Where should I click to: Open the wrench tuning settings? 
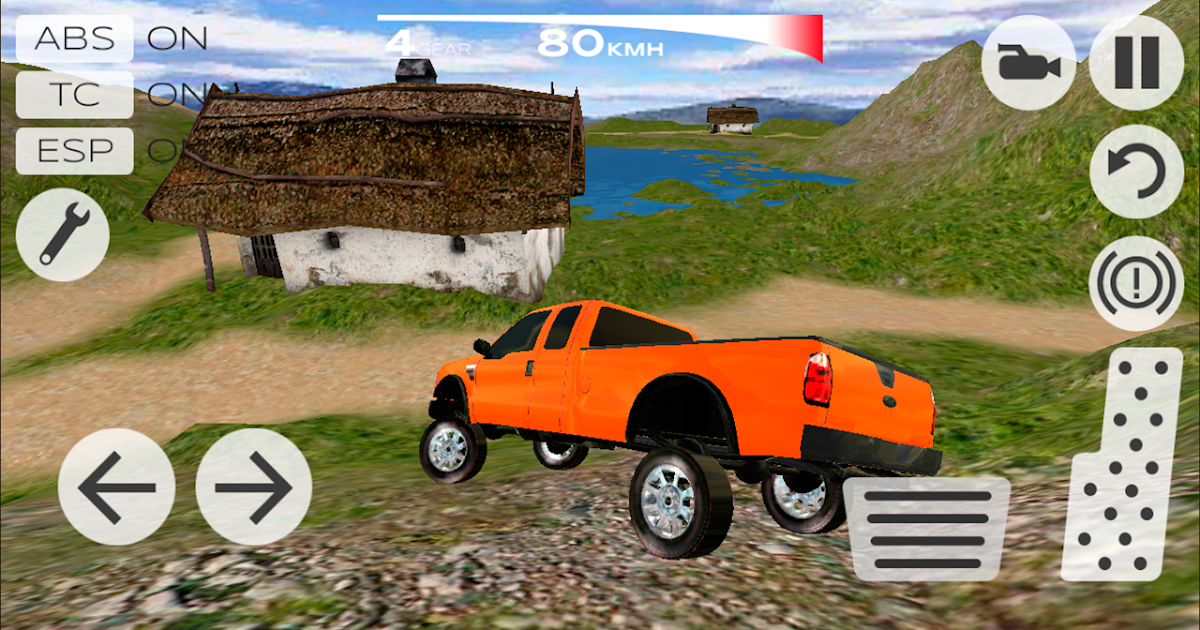(63, 234)
